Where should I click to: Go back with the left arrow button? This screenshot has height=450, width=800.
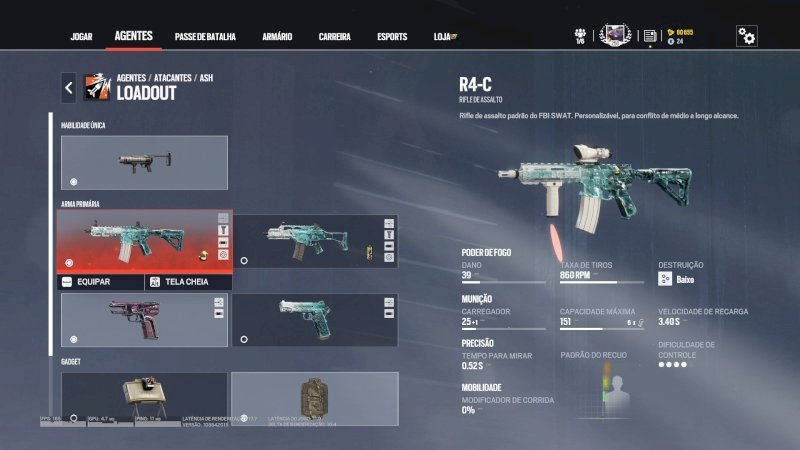tap(68, 88)
